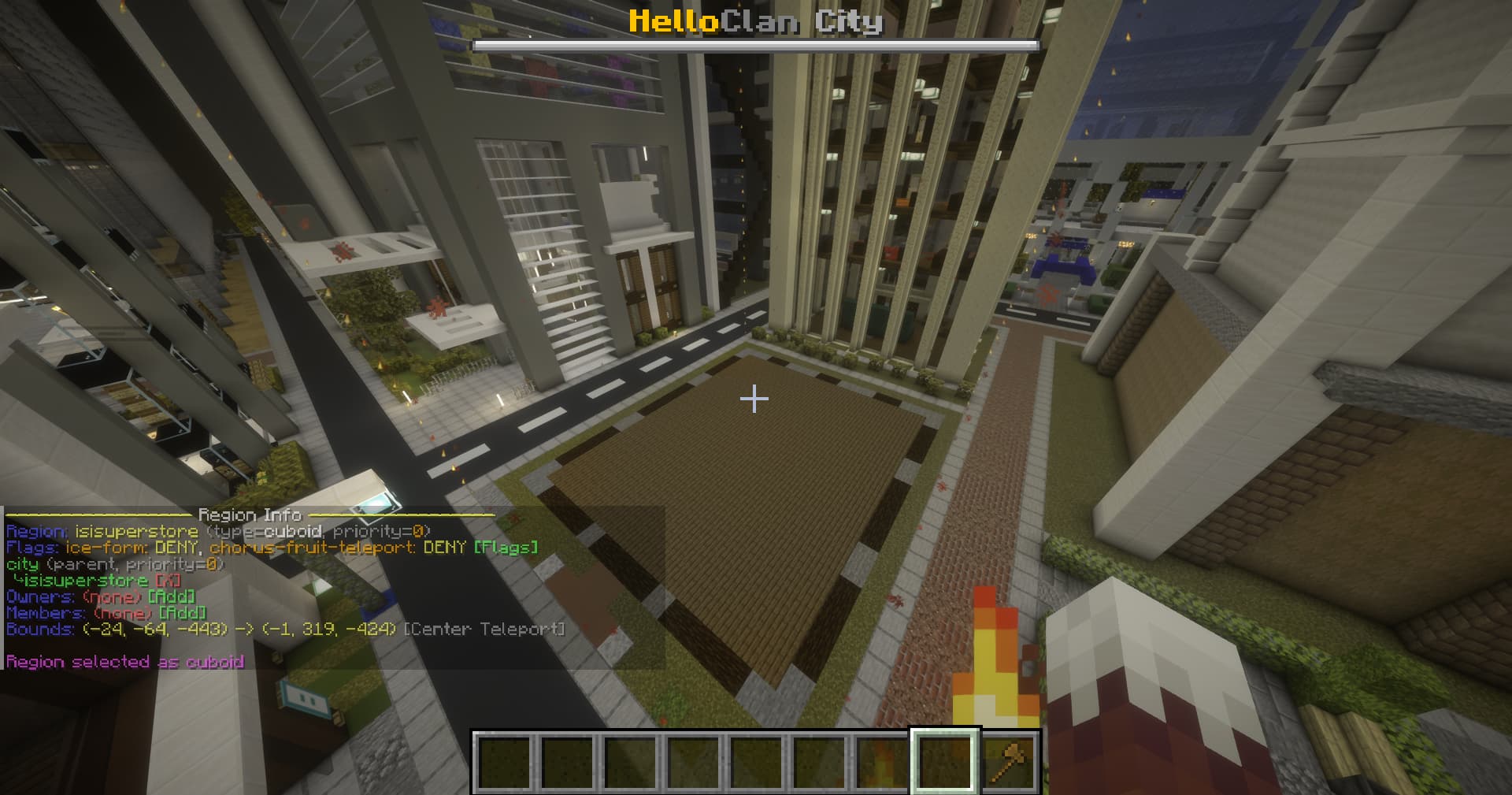The height and width of the screenshot is (795, 1512).
Task: Click [Add] next to Members
Action: click(x=182, y=613)
